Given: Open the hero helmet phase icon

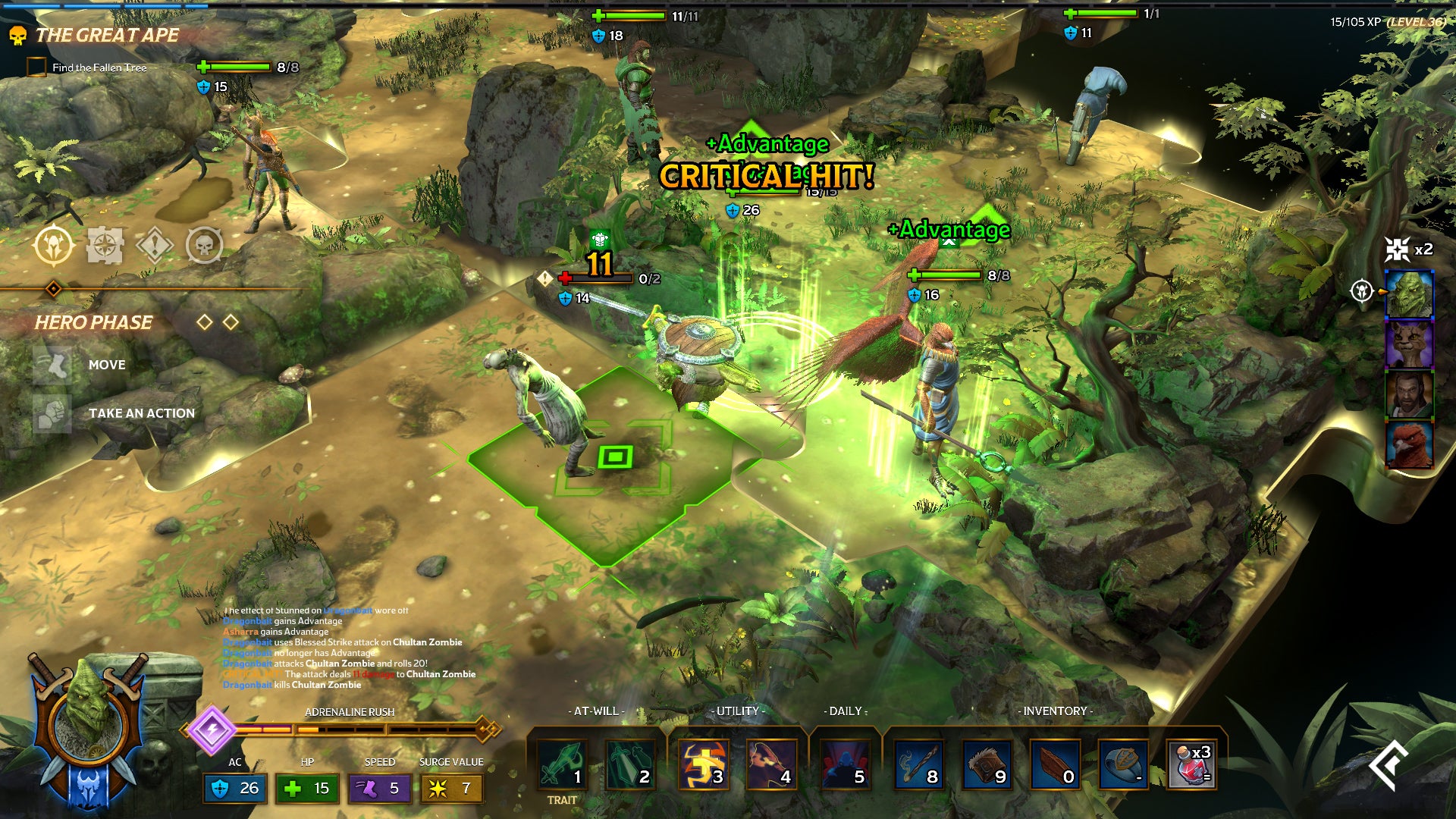Looking at the screenshot, I should (x=54, y=246).
